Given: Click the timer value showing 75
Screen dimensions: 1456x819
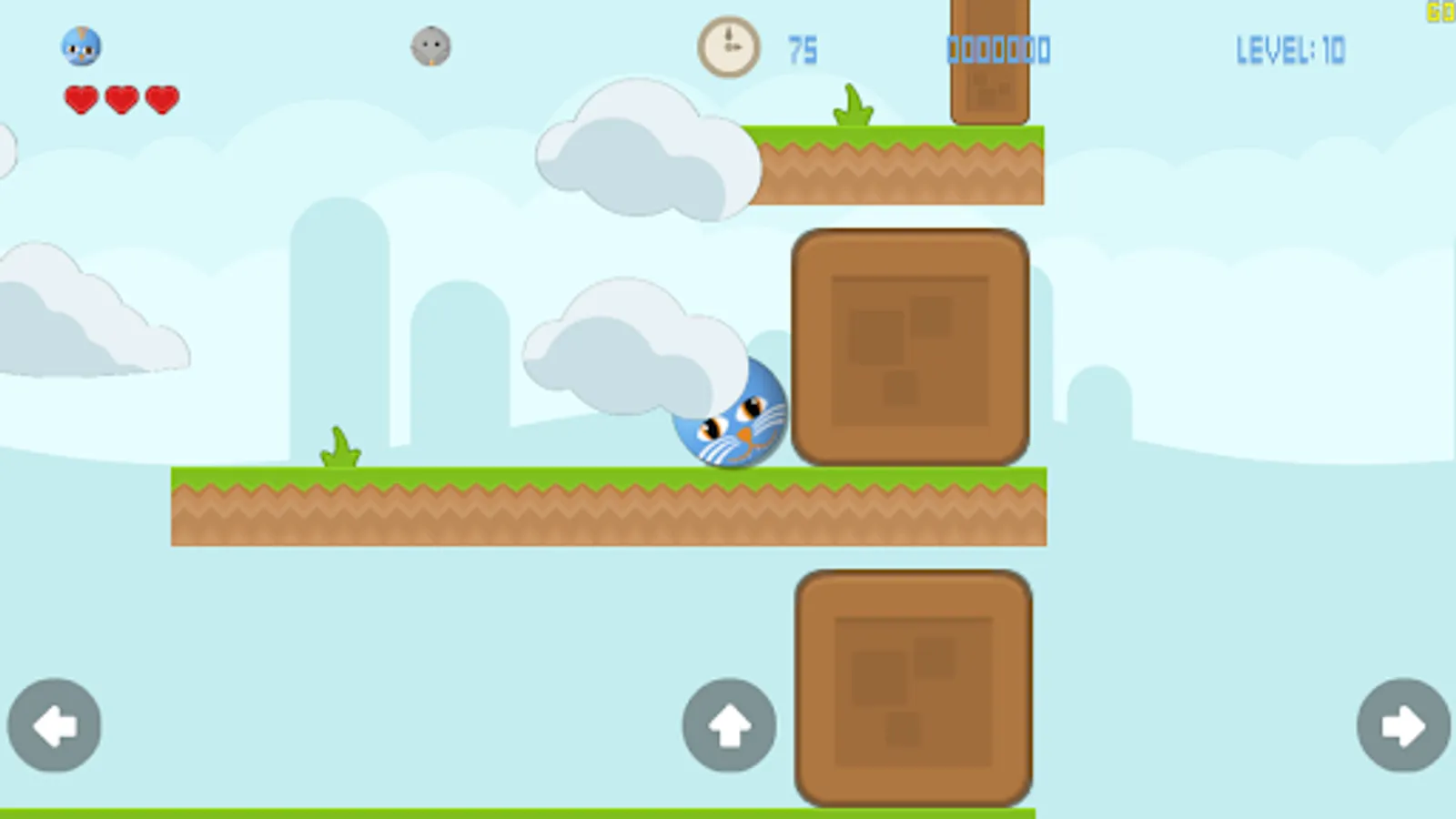Looking at the screenshot, I should click(x=804, y=49).
